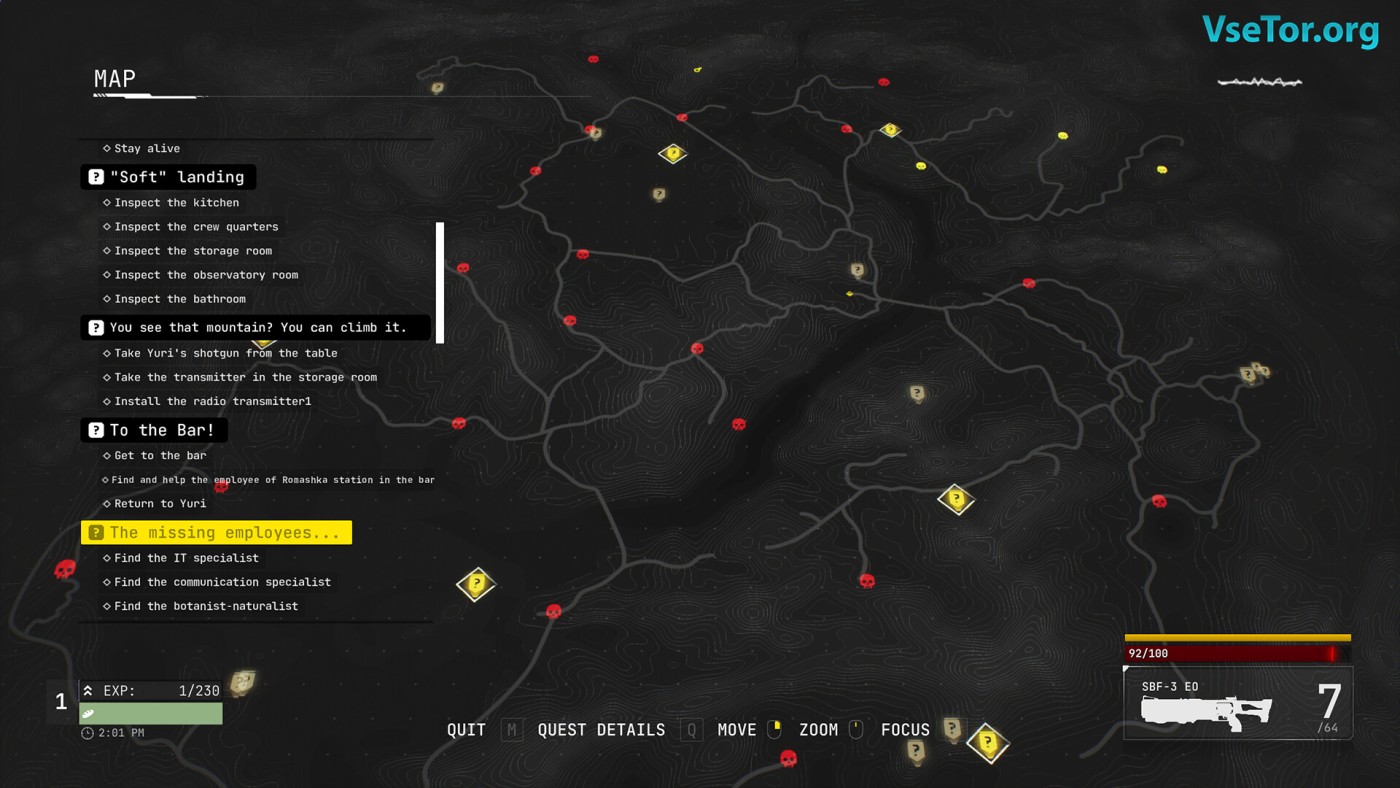Select The missing employees quest
The image size is (1400, 788).
point(216,533)
